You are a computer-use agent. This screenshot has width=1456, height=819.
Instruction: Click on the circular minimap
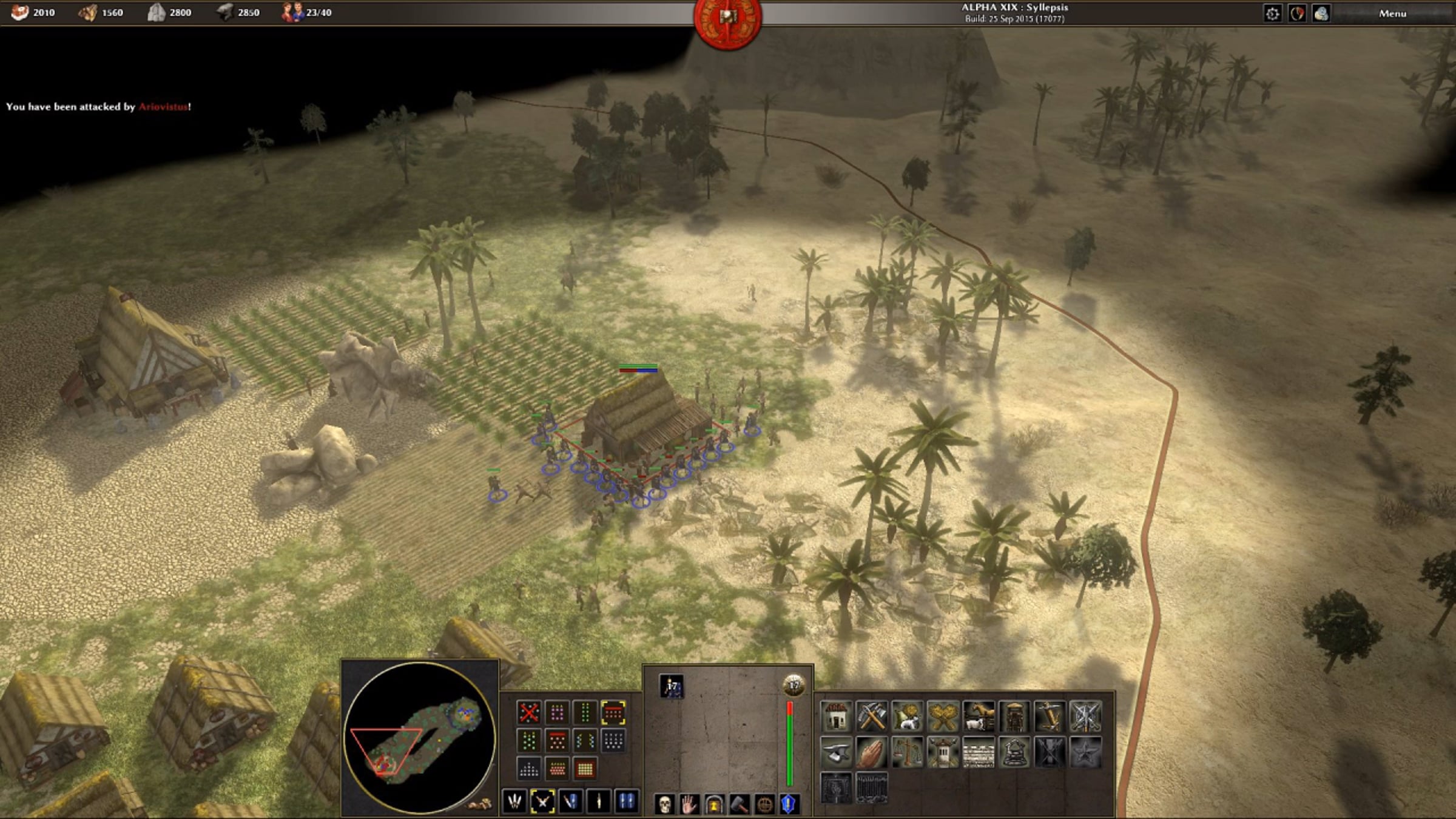tap(419, 737)
